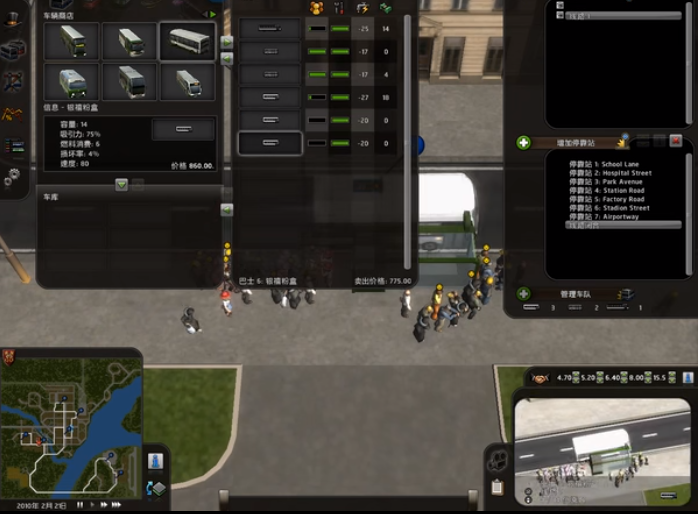Image resolution: width=698 pixels, height=514 pixels.
Task: Buy the selected bus for 860
Action: 183,130
